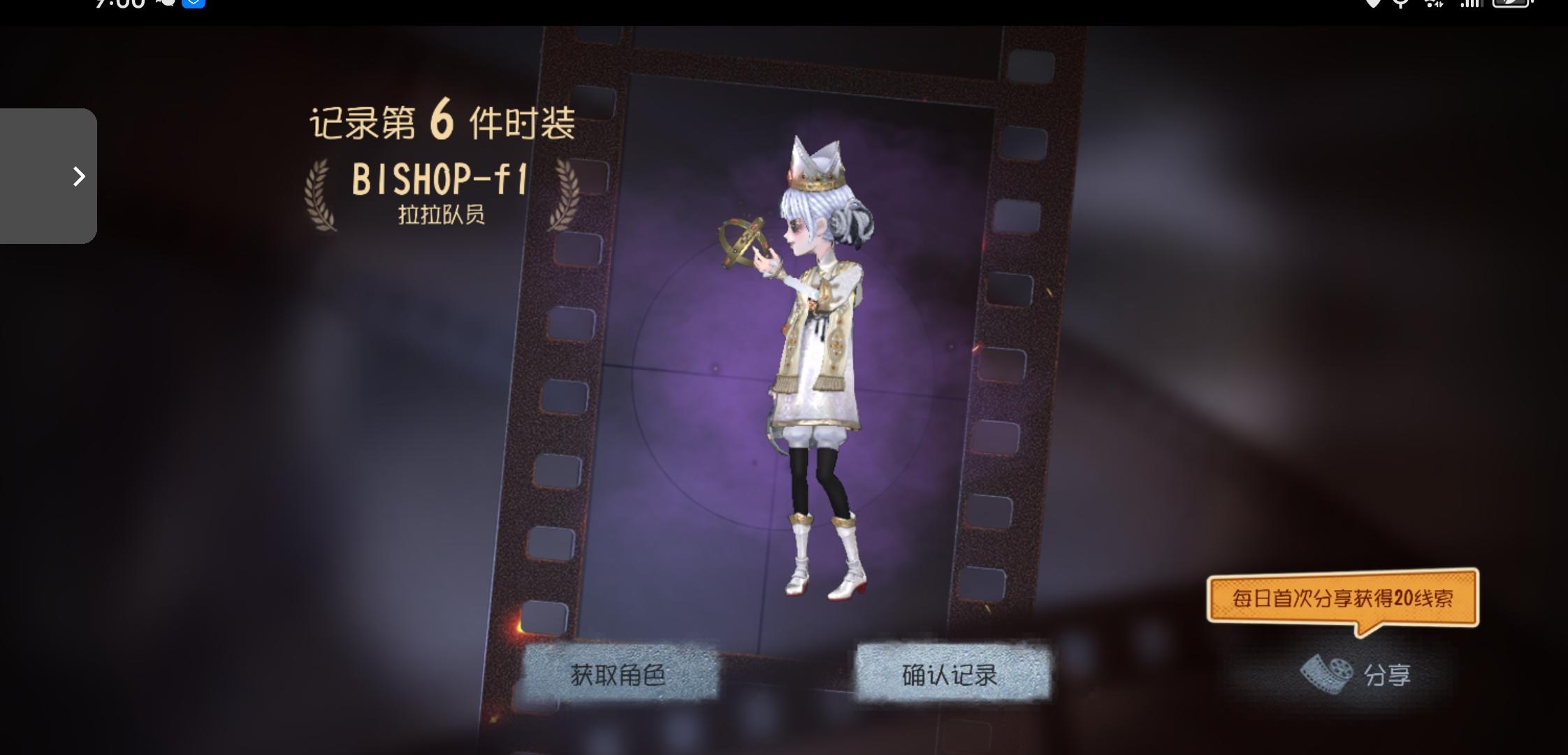This screenshot has height=755, width=1568.
Task: Tap the location pin icon in status bar
Action: (x=1373, y=4)
